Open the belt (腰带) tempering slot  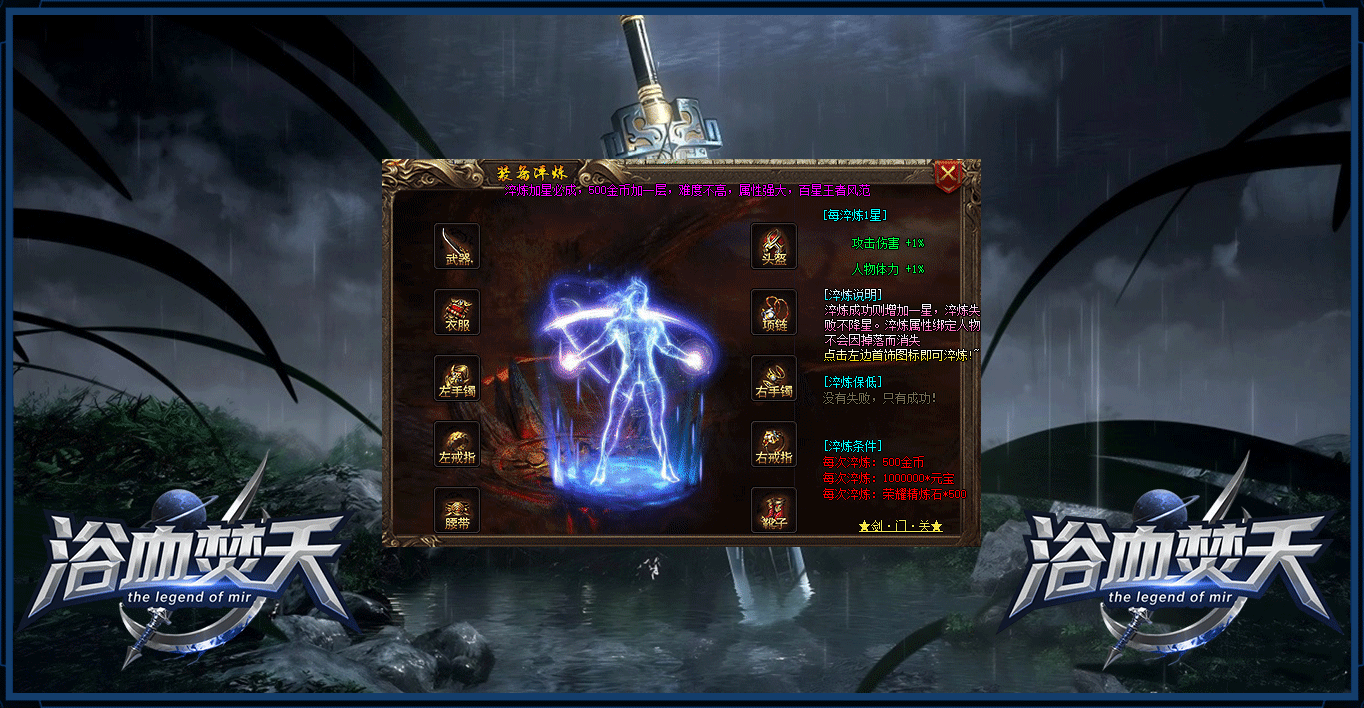click(457, 510)
